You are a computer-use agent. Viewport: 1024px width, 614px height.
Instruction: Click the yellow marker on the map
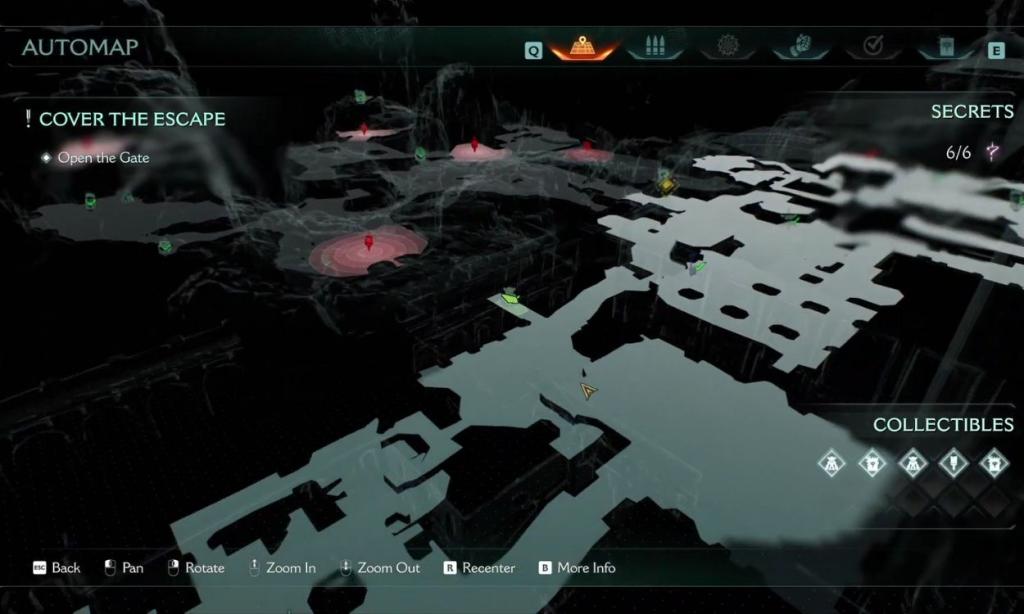[668, 185]
